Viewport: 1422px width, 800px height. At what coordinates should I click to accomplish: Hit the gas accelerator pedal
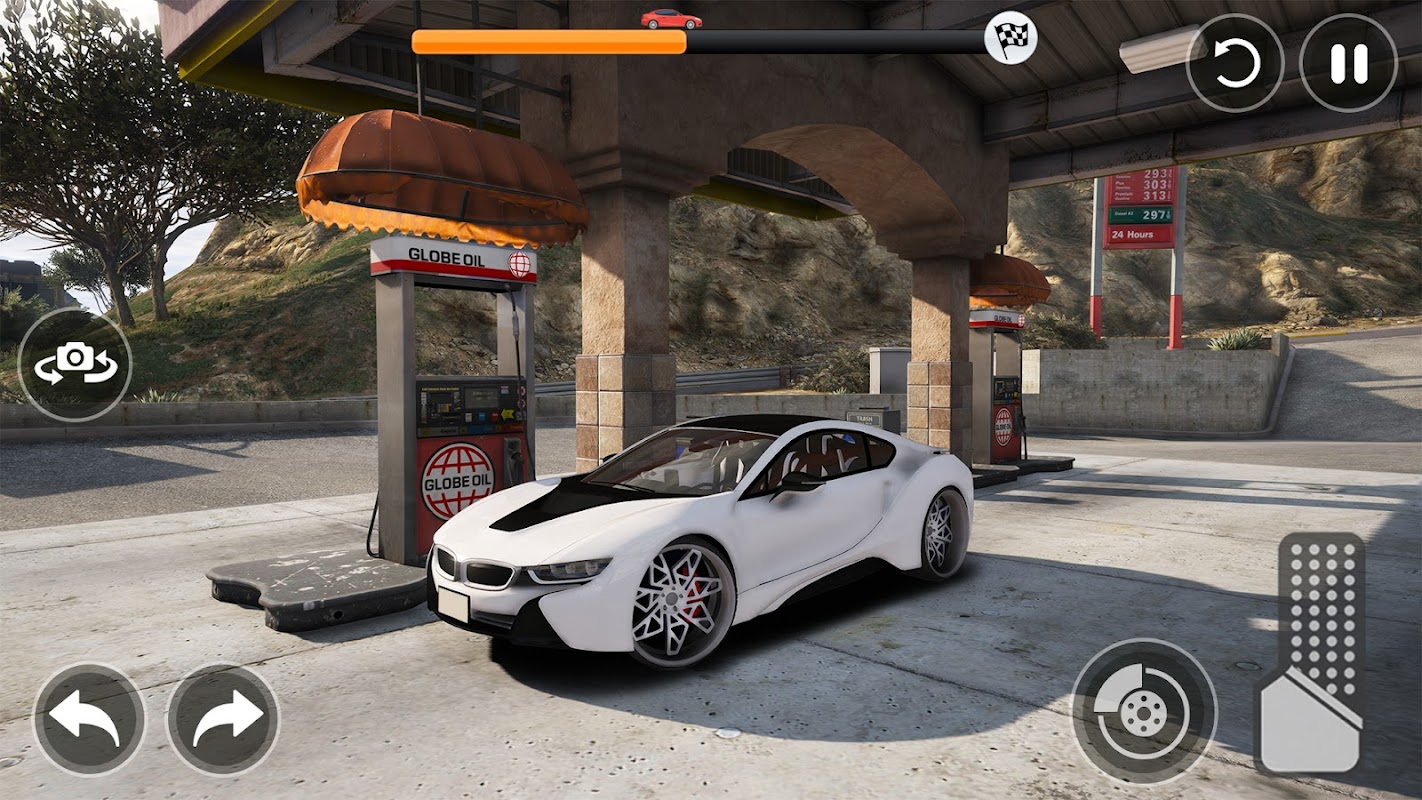click(1311, 655)
